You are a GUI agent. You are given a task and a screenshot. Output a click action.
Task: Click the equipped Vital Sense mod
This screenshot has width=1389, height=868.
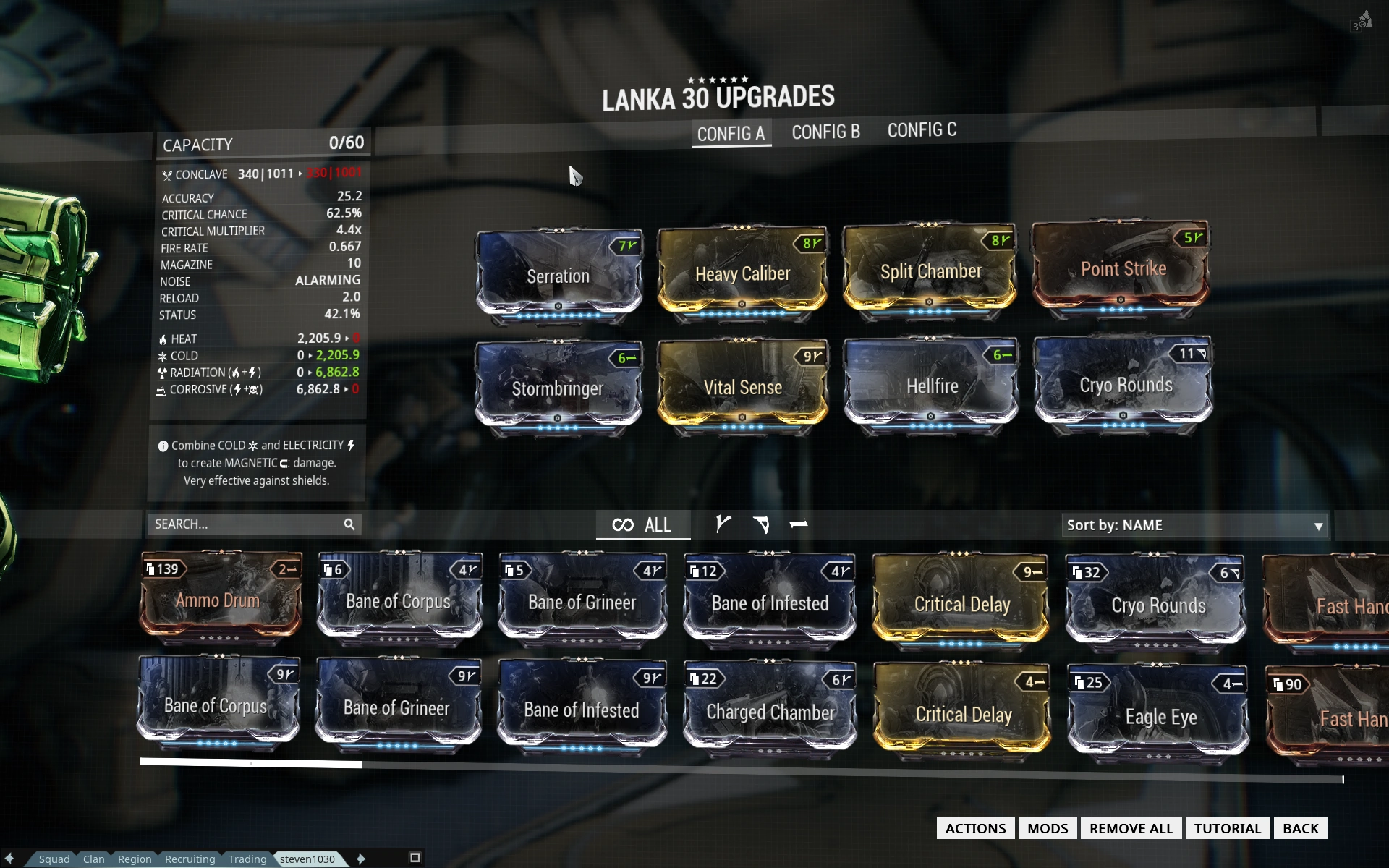[x=742, y=386]
